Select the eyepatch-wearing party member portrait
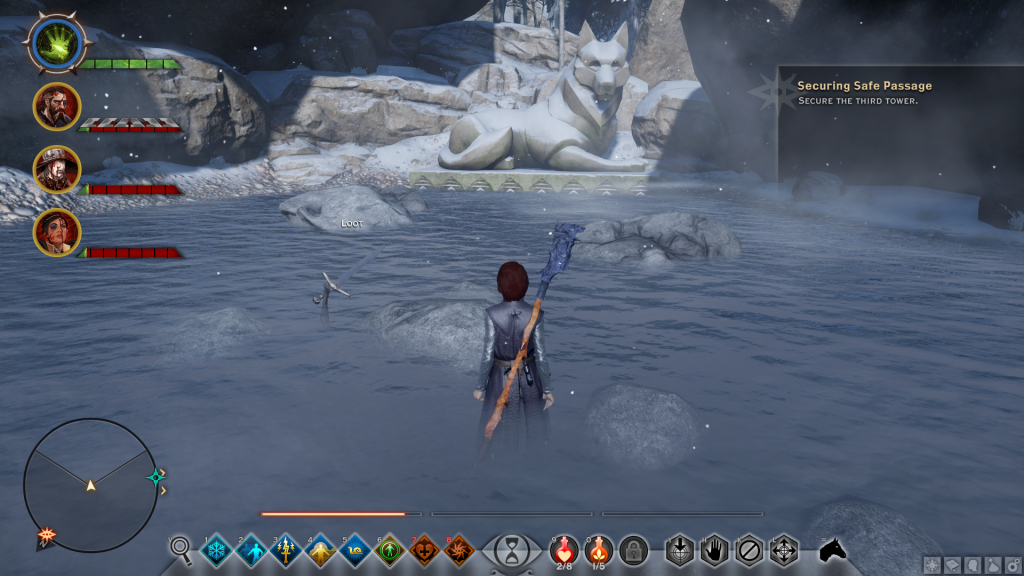This screenshot has width=1024, height=576. coord(57,232)
